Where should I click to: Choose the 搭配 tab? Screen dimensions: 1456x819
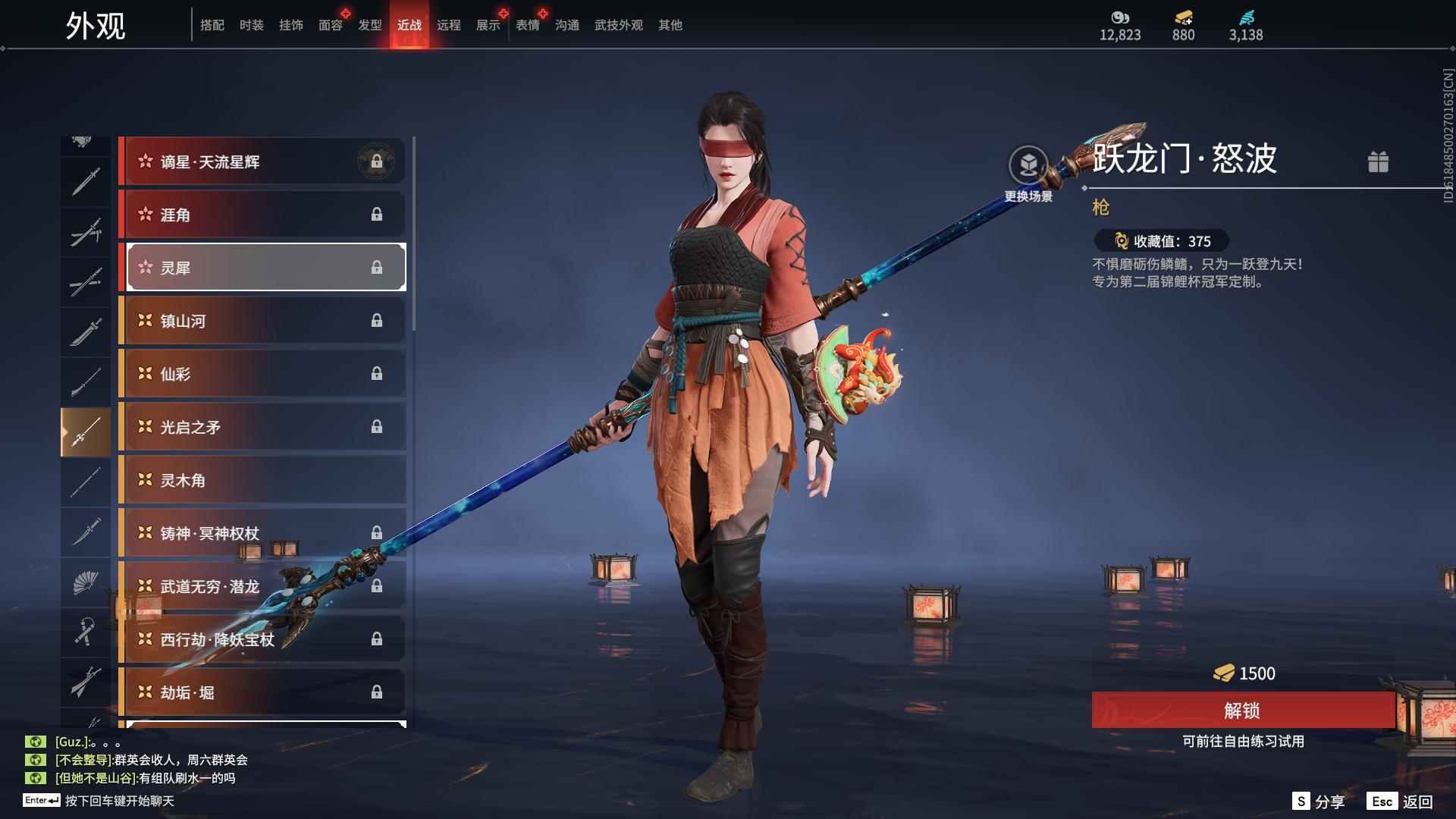[212, 25]
